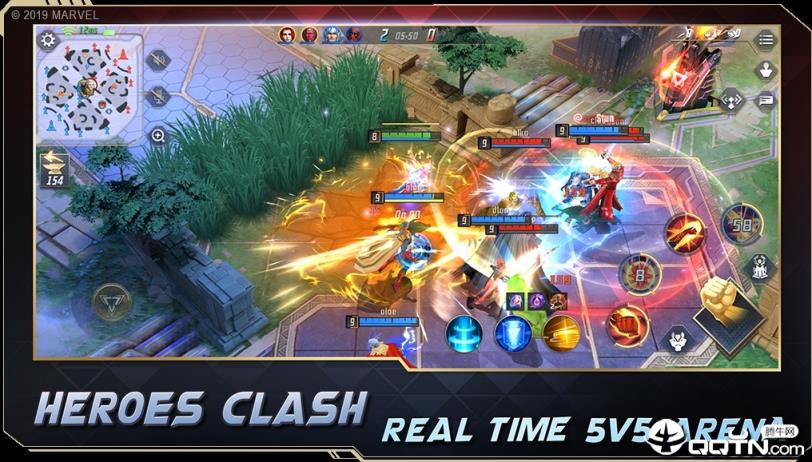Open the anvil shop showing 154 gold
The width and height of the screenshot is (812, 462).
(52, 169)
